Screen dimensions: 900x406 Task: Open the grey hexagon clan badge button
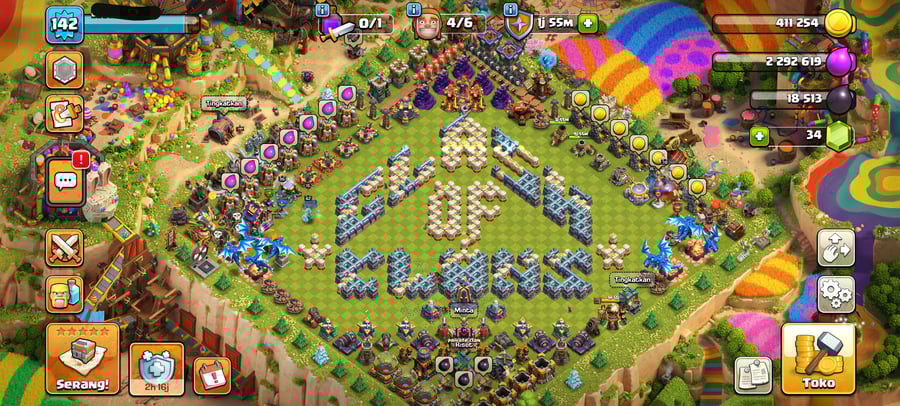pyautogui.click(x=65, y=69)
